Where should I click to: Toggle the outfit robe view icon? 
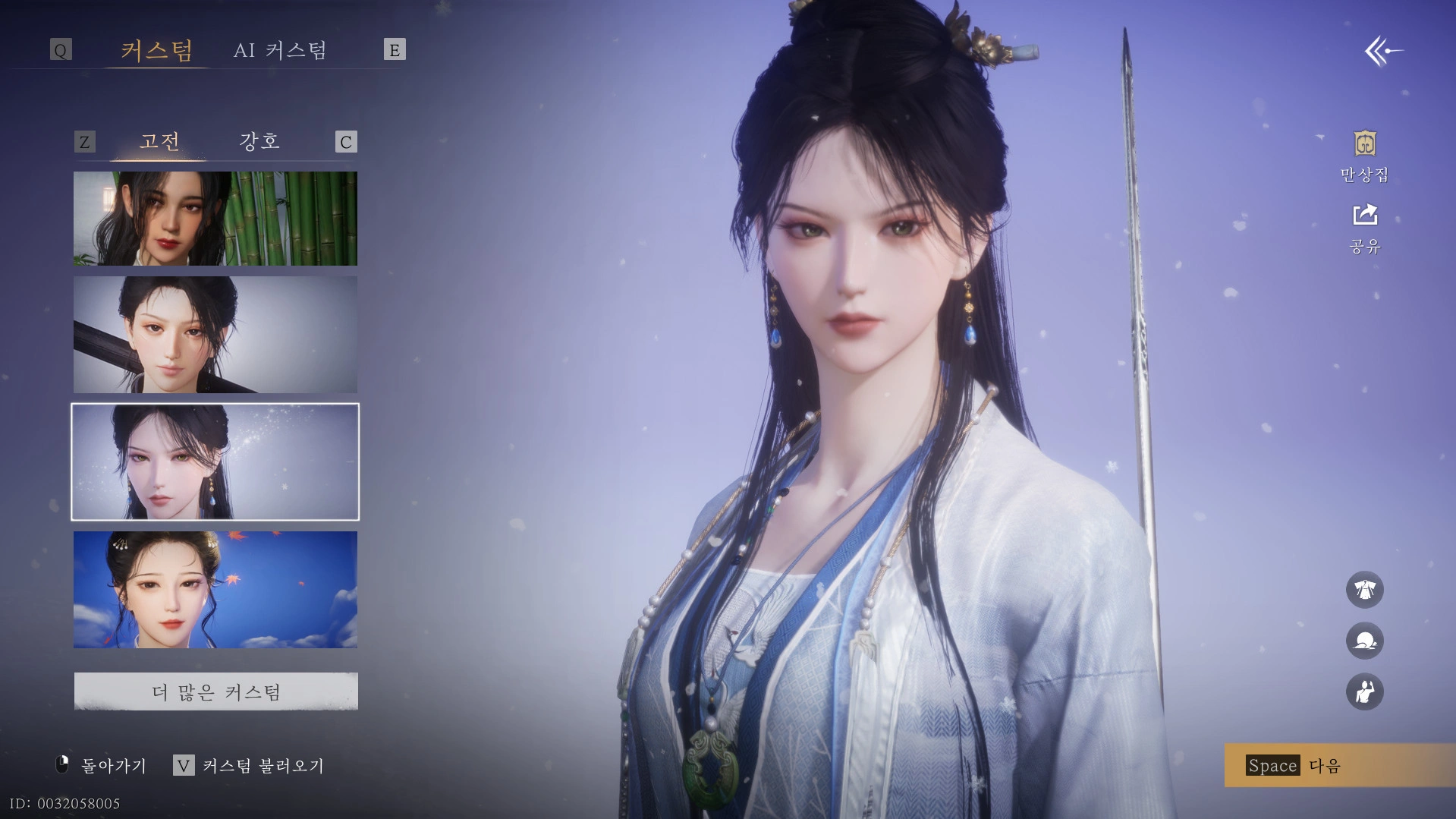coord(1364,590)
